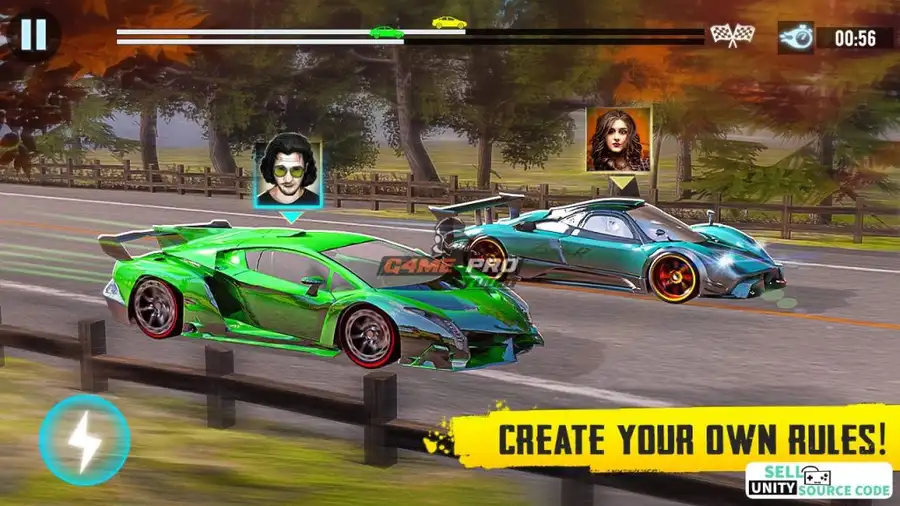Activate the lightning bolt nitro boost

(x=85, y=439)
